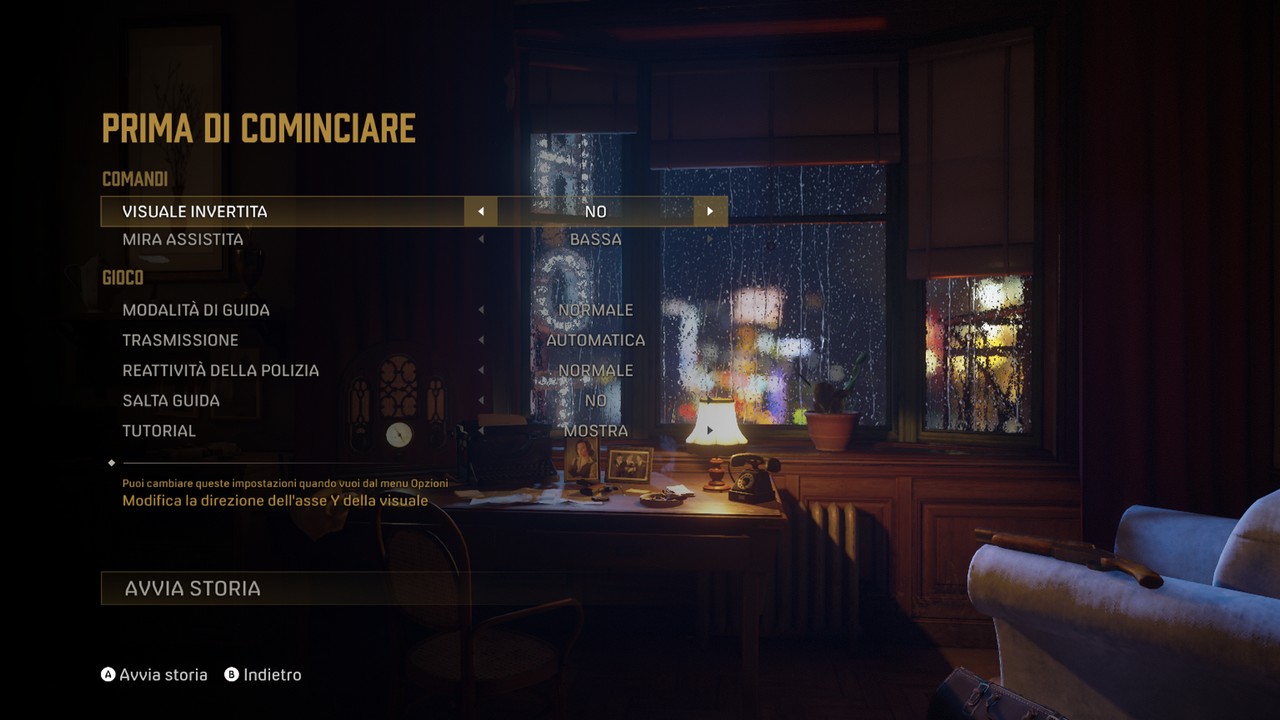The image size is (1280, 720).
Task: Choose the Tutorial setting row
Action: 159,431
